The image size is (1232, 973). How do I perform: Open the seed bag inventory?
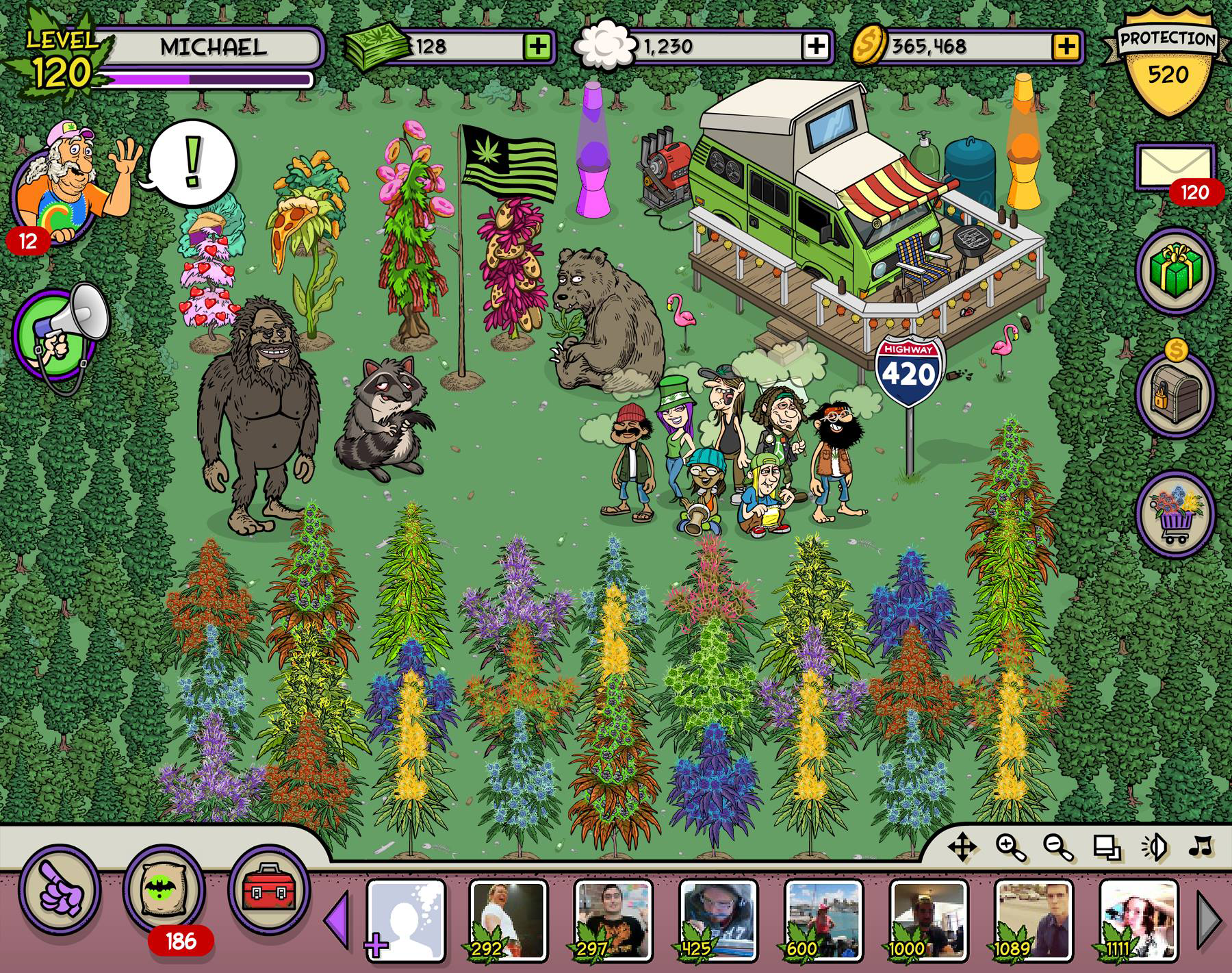tap(164, 890)
